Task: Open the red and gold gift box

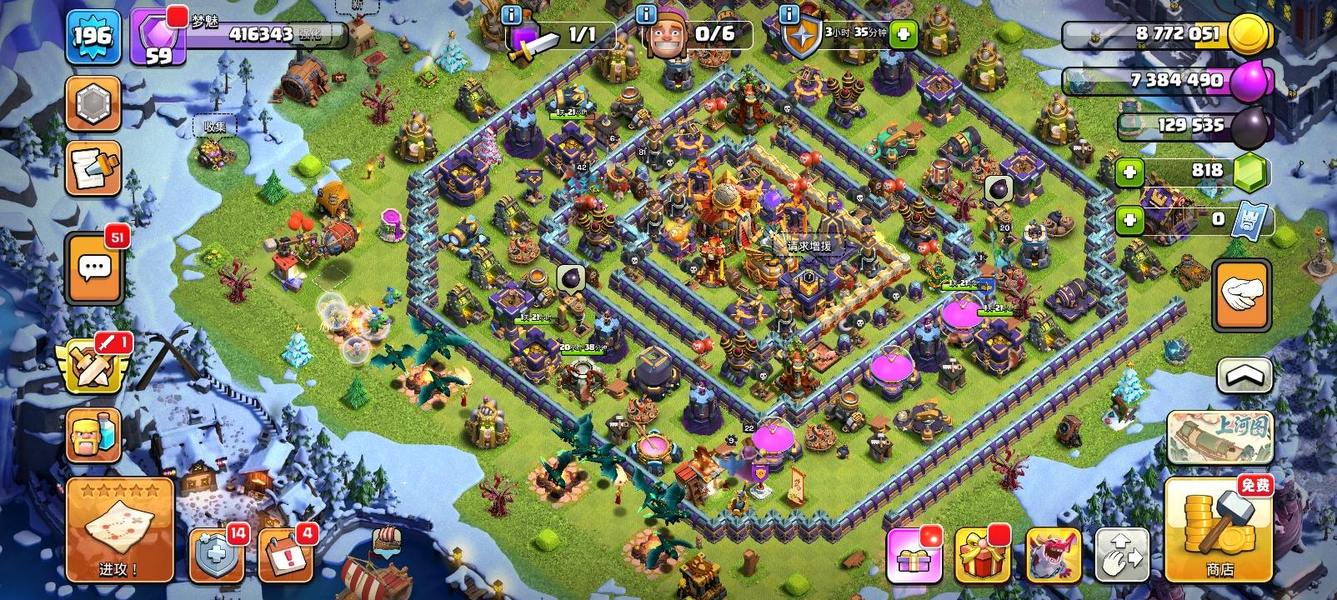Action: (983, 555)
